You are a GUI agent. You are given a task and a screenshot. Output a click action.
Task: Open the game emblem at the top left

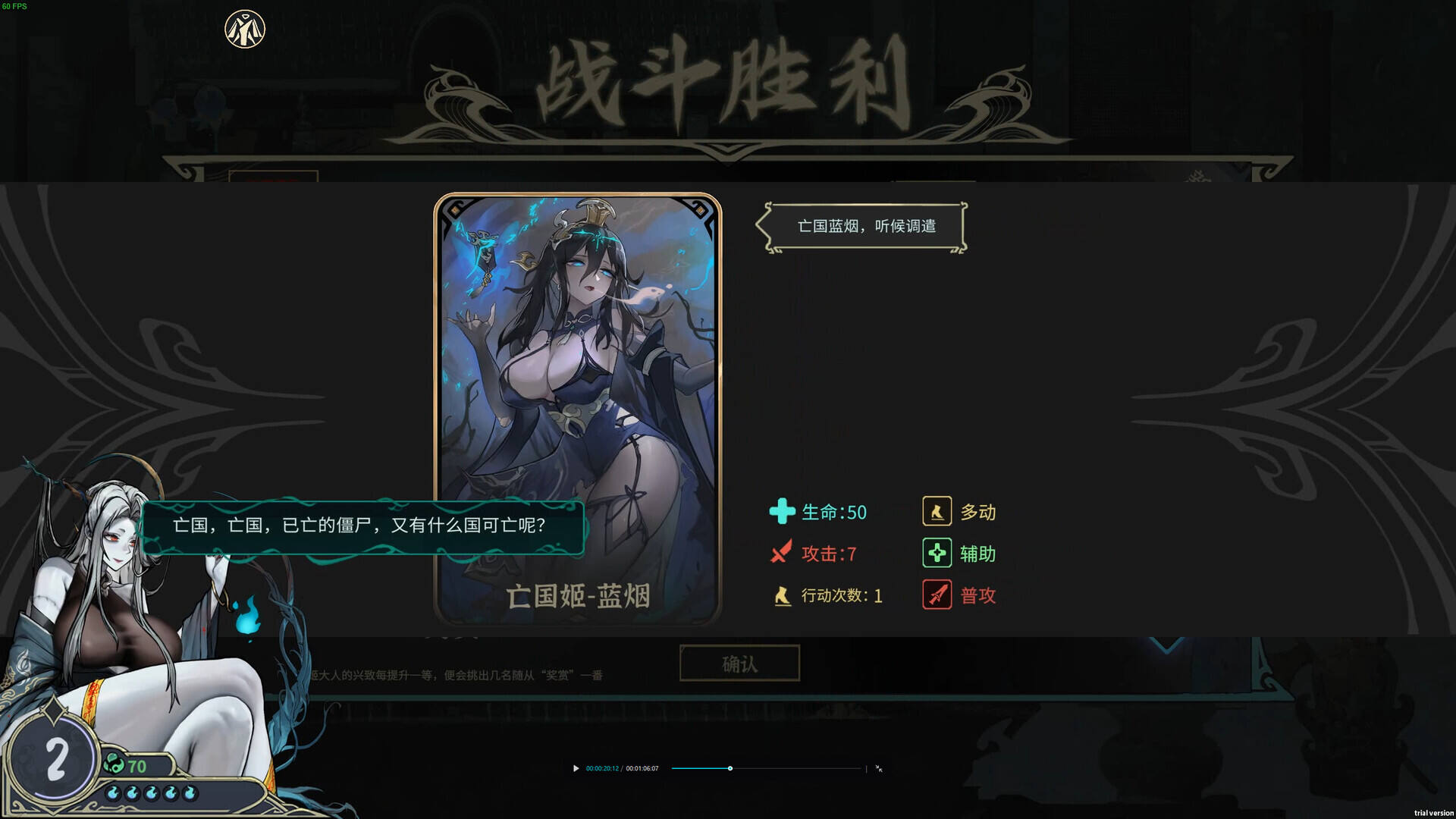coord(244,27)
